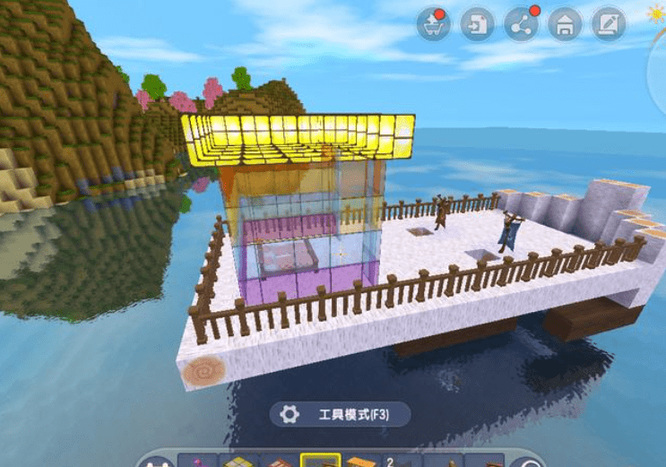
Task: Open the shop cart icon
Action: click(434, 23)
